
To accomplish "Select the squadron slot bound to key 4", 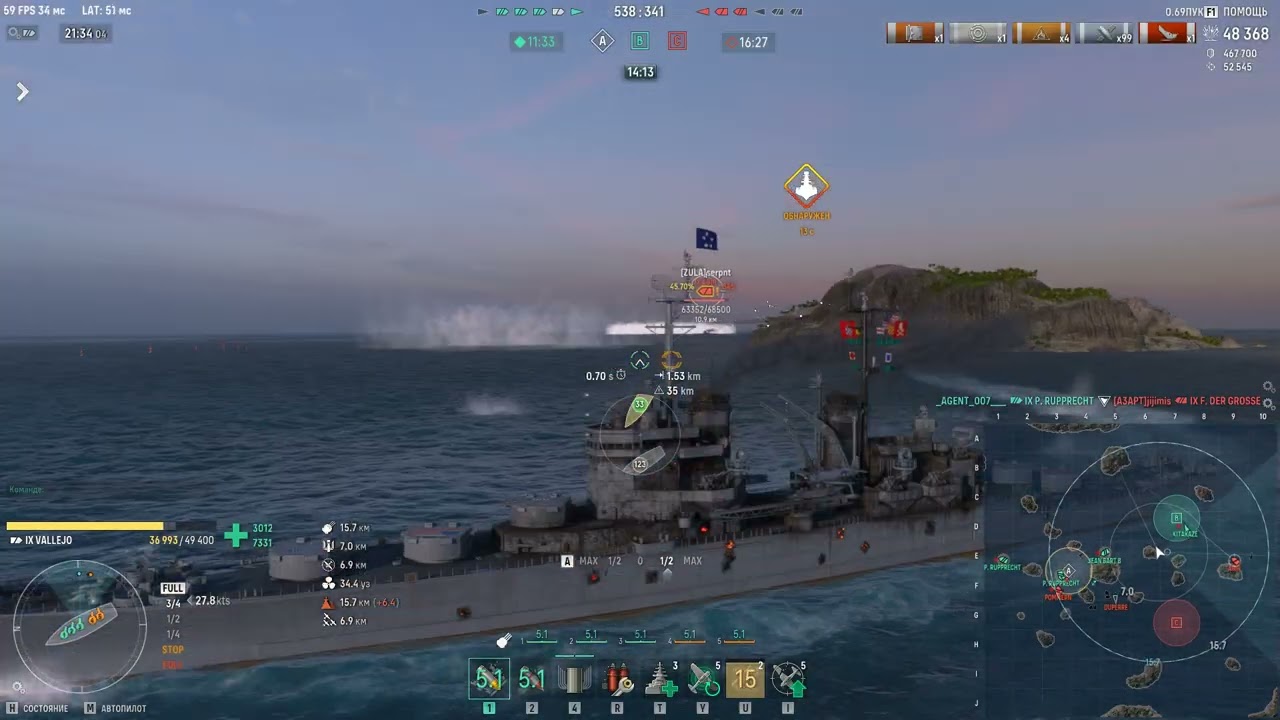I will coord(575,679).
